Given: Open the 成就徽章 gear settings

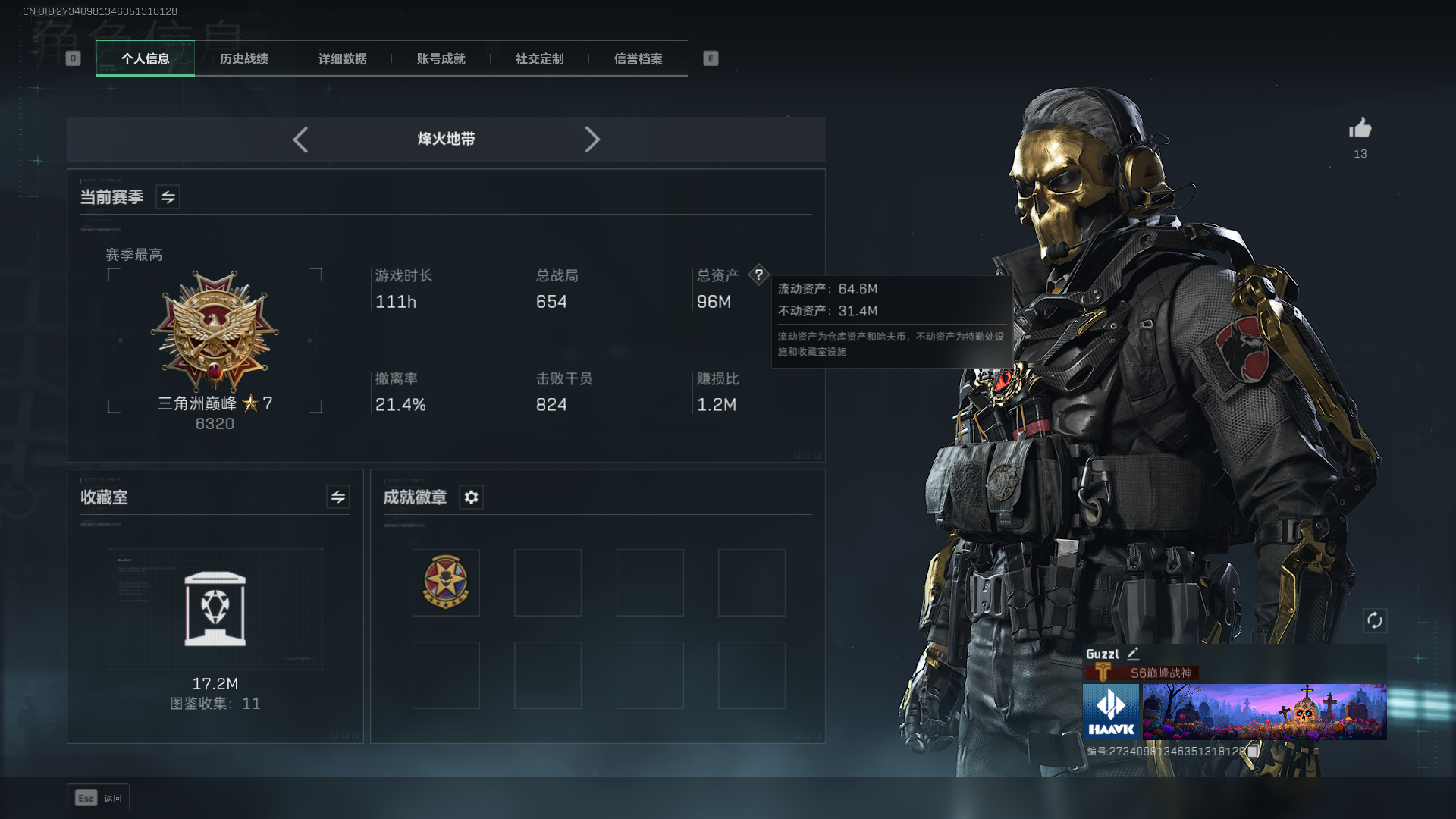Looking at the screenshot, I should [x=471, y=497].
